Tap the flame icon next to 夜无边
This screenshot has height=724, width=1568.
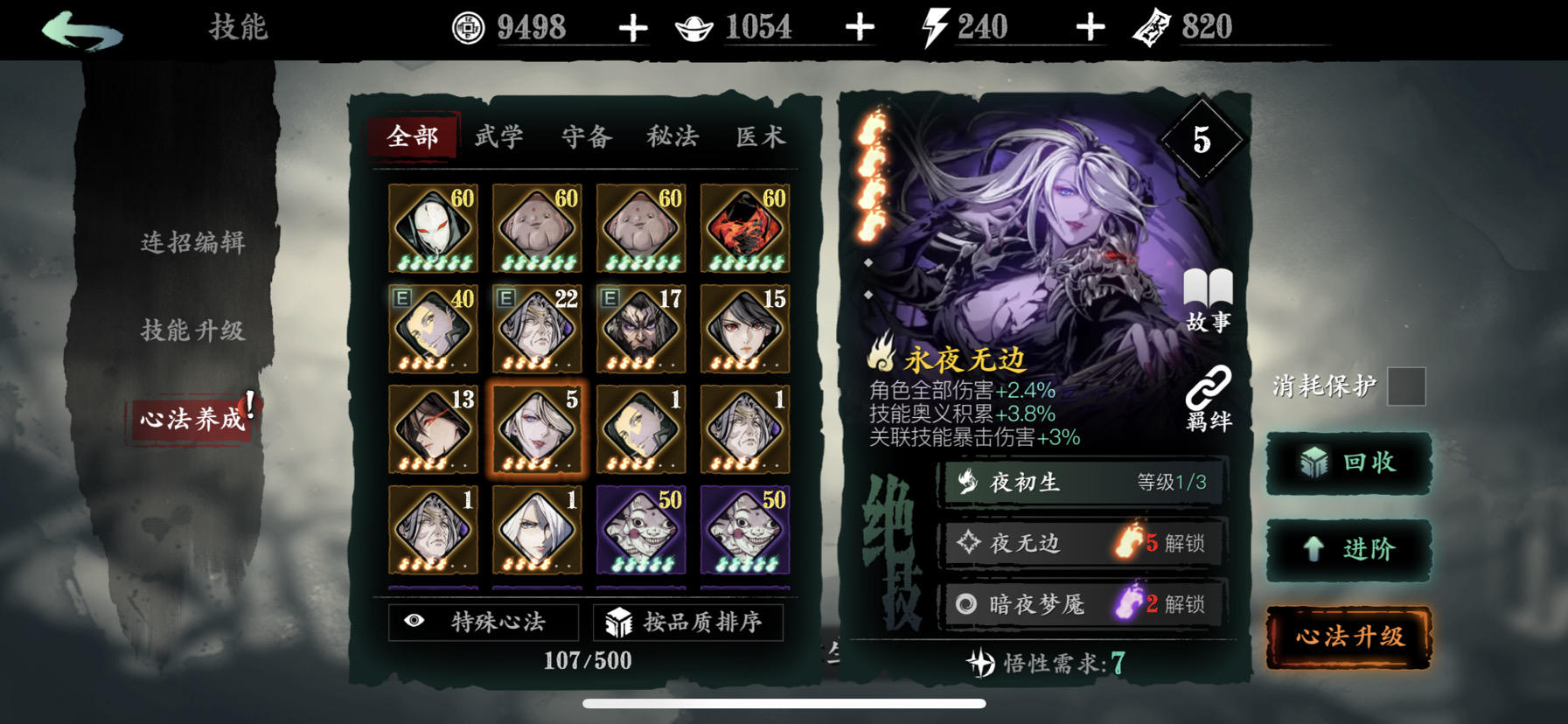tap(1127, 543)
